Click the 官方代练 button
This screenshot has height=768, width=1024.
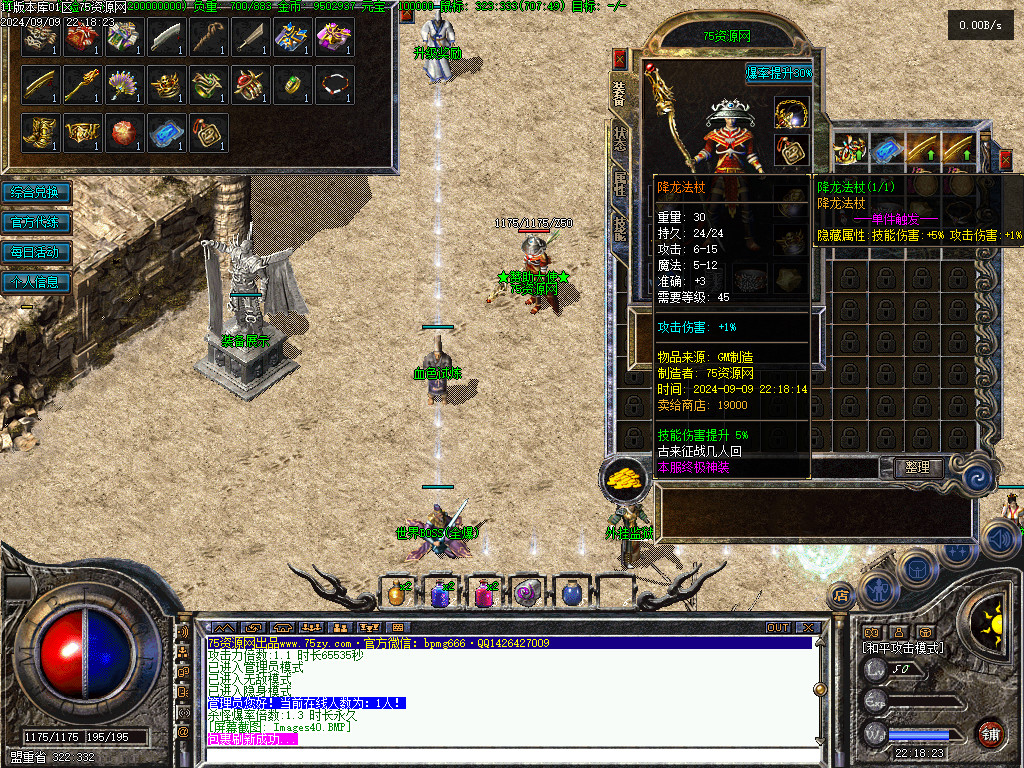(36, 222)
